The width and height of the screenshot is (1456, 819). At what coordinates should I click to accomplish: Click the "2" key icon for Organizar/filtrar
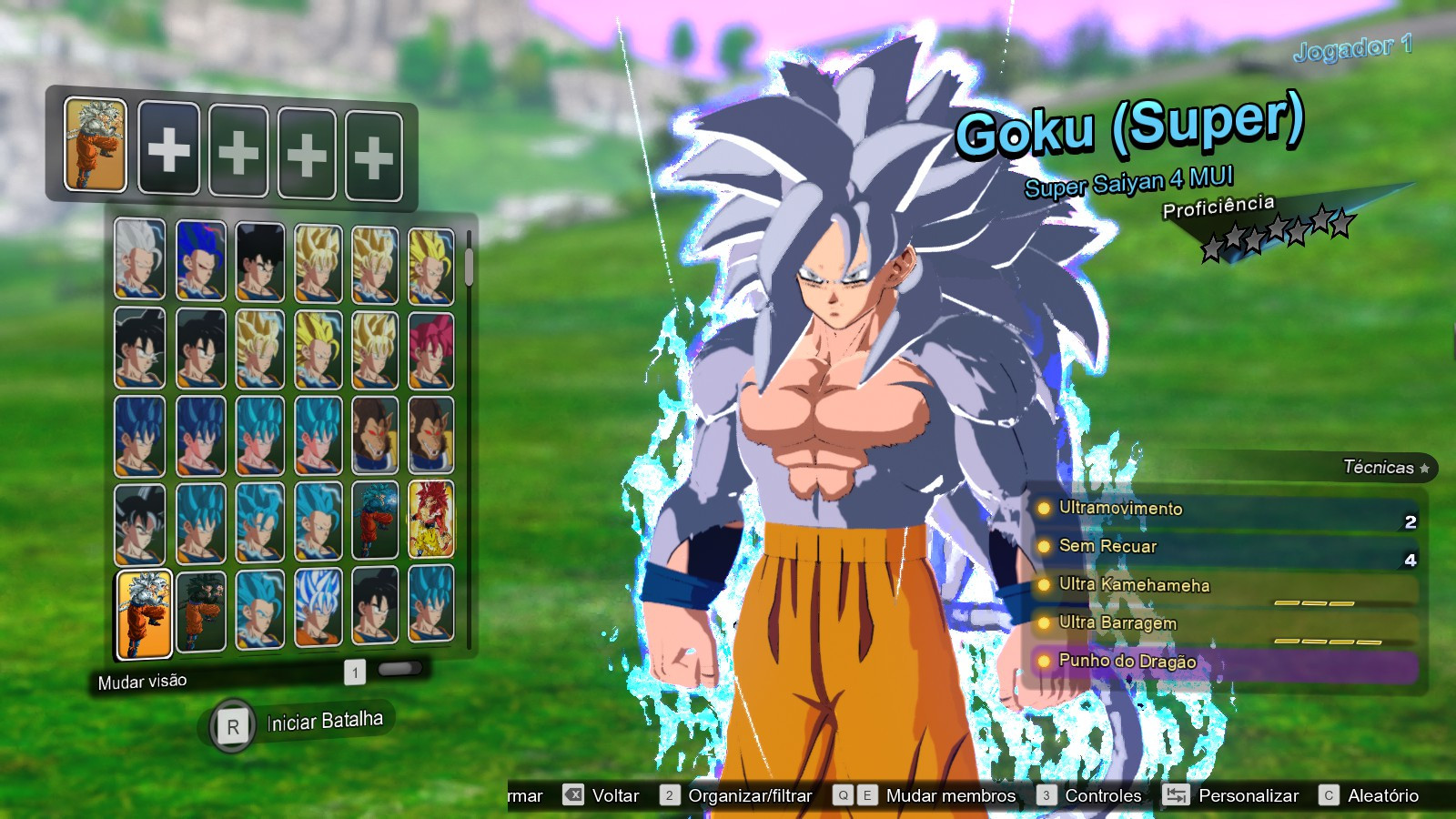coord(668,794)
